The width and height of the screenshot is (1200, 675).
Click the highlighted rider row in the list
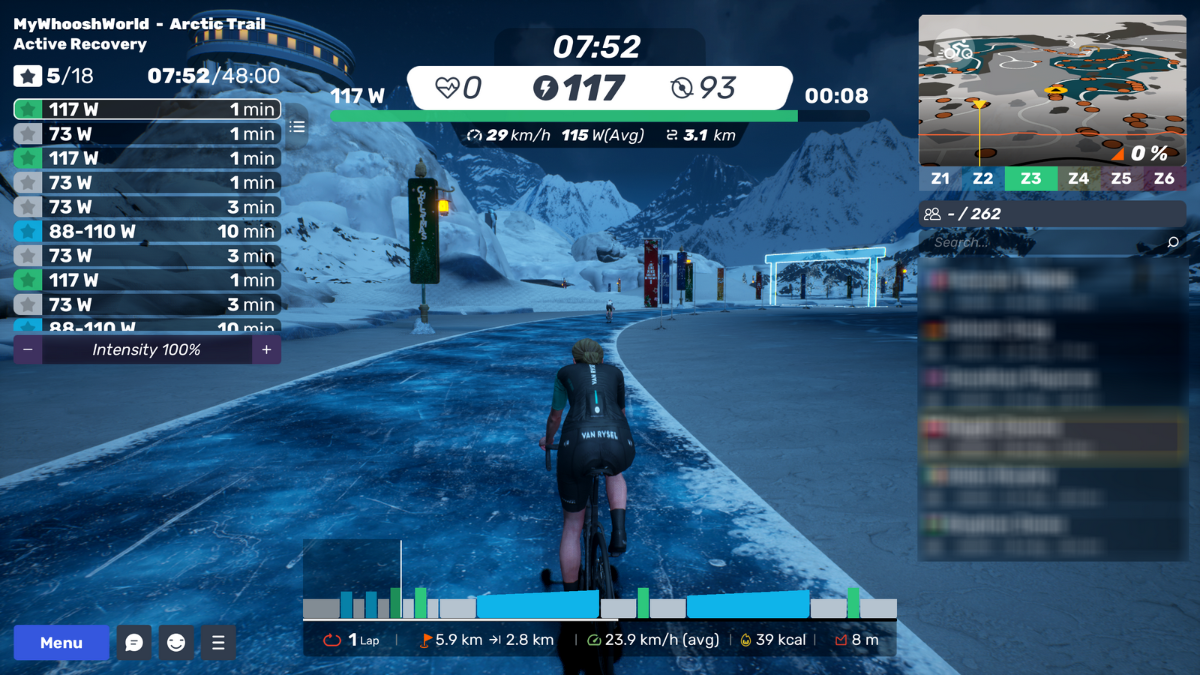(1052, 433)
